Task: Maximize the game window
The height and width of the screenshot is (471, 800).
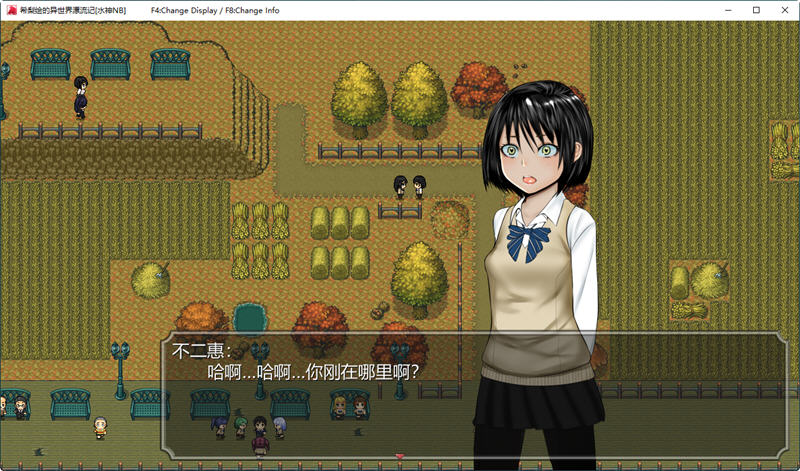Action: (x=730, y=9)
